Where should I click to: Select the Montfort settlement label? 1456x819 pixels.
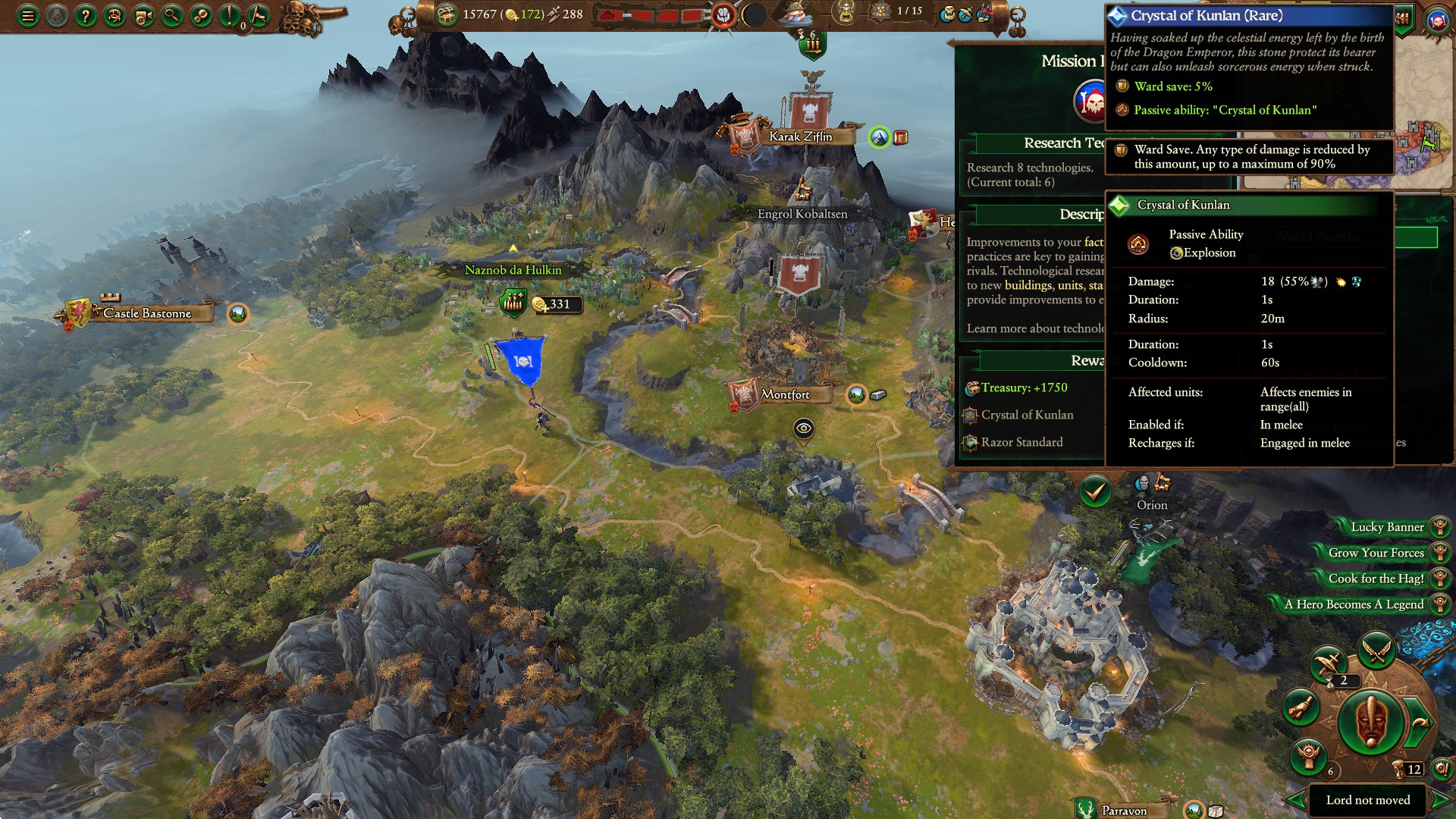point(786,394)
